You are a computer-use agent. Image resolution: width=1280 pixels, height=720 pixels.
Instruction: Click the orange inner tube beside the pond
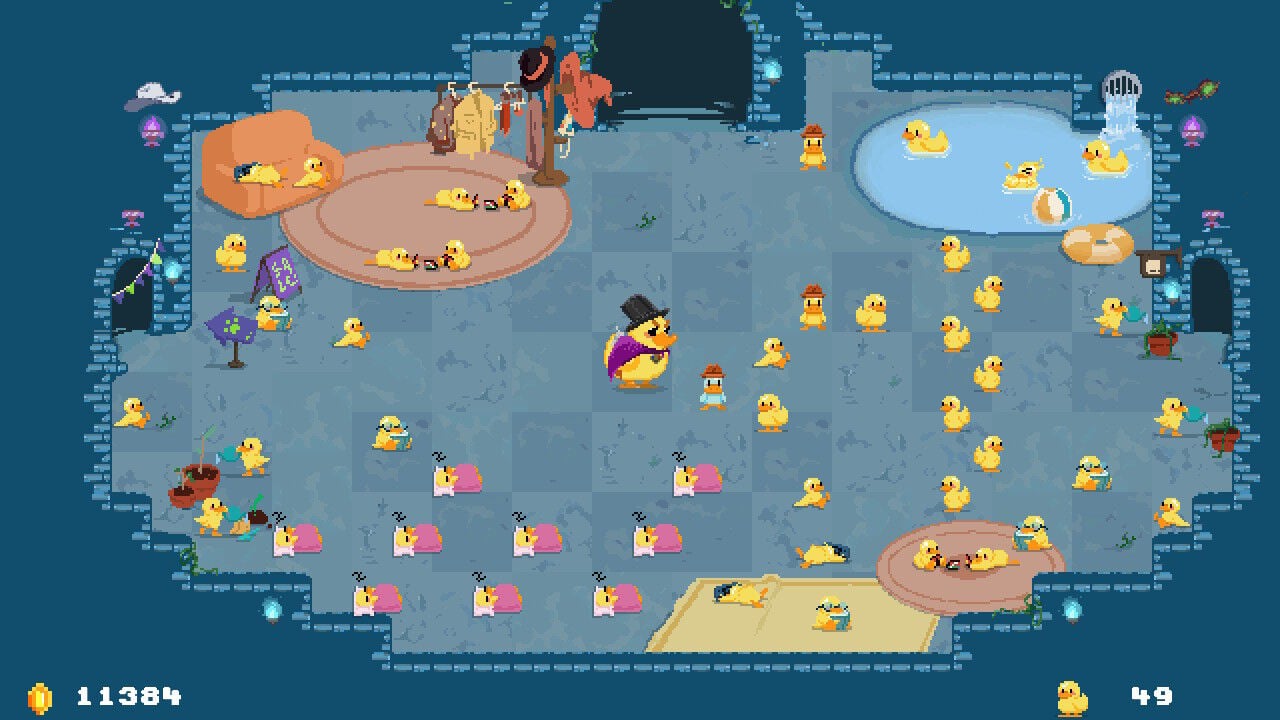tap(1096, 243)
